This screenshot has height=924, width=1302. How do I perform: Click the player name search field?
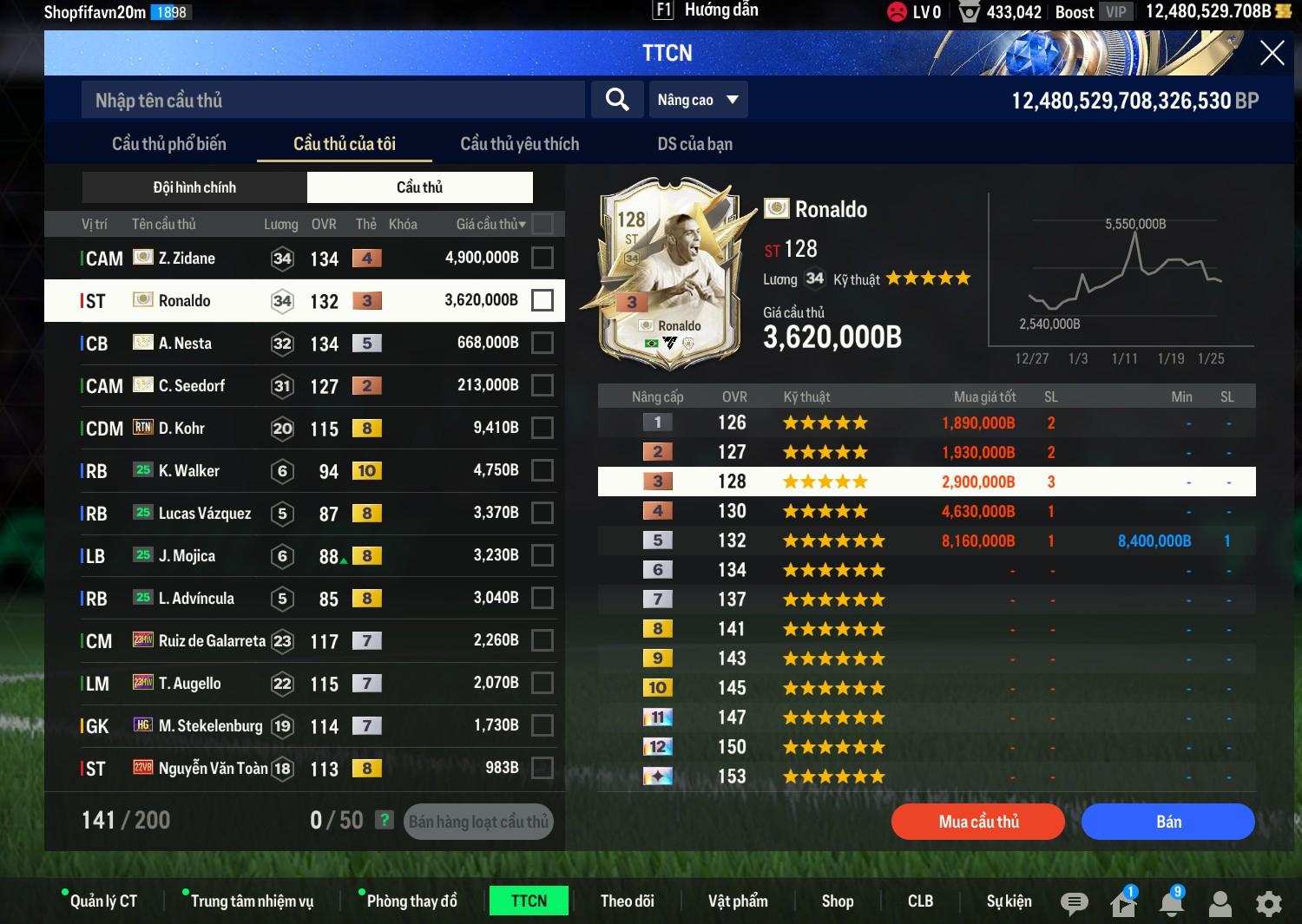coord(333,101)
